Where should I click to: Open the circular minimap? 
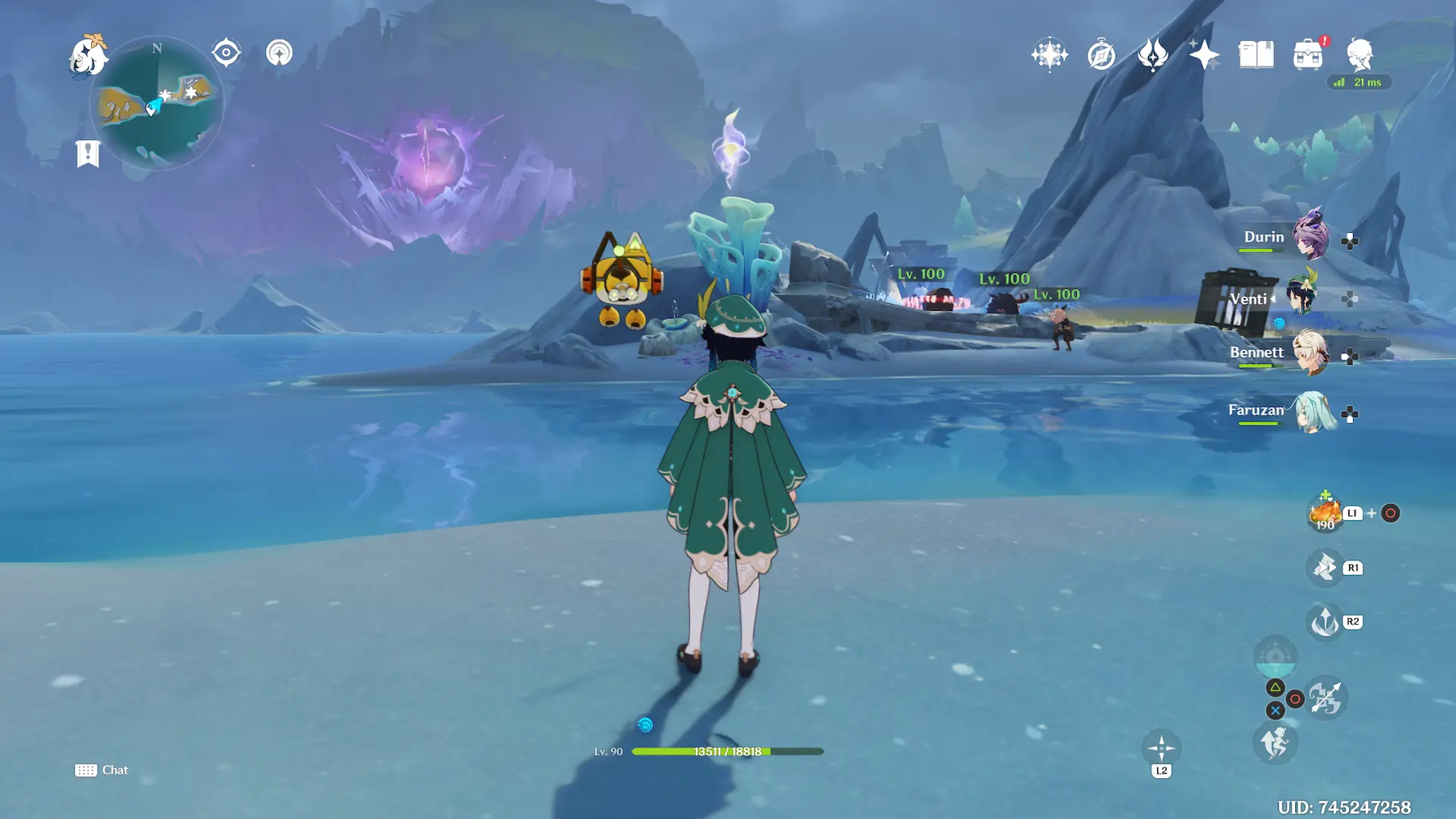[157, 104]
